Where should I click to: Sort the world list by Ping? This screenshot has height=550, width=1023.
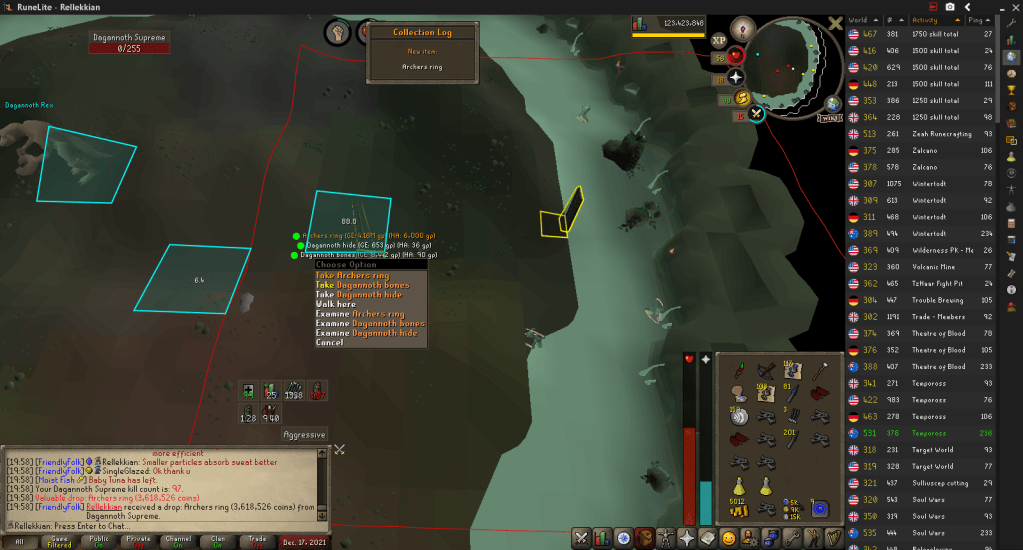tap(988, 19)
